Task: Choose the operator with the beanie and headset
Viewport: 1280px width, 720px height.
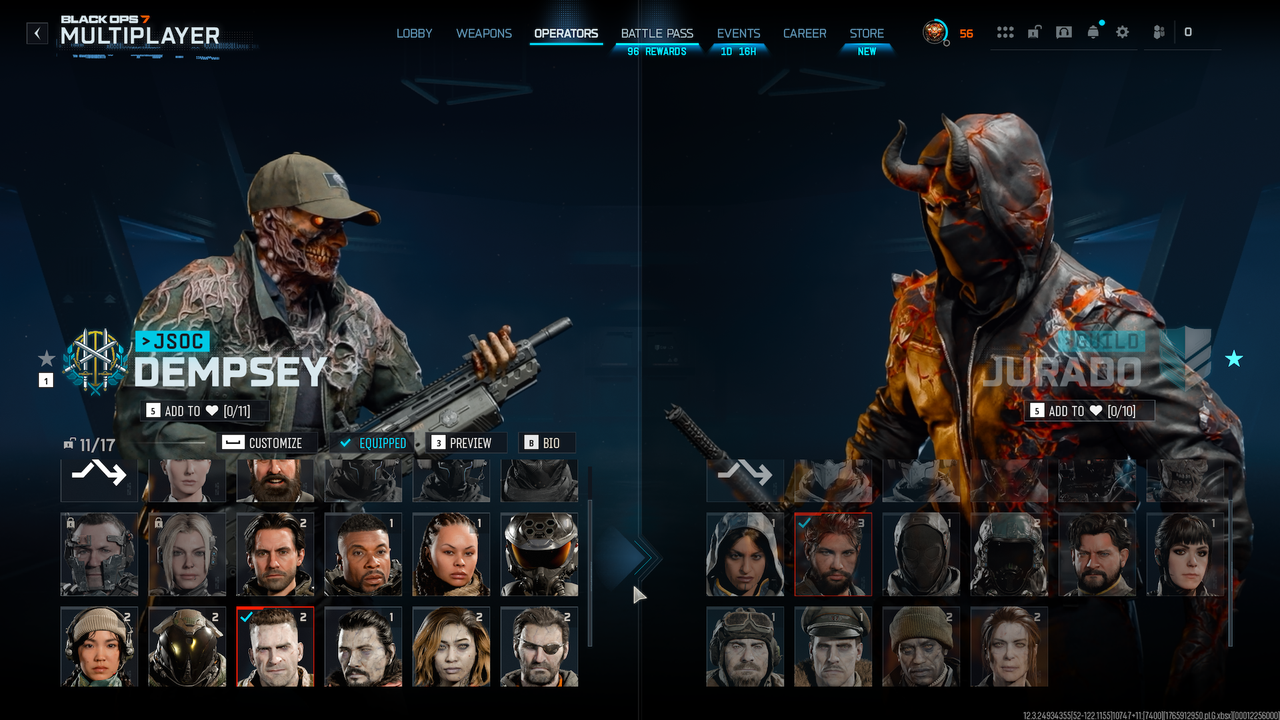Action: [x=99, y=647]
